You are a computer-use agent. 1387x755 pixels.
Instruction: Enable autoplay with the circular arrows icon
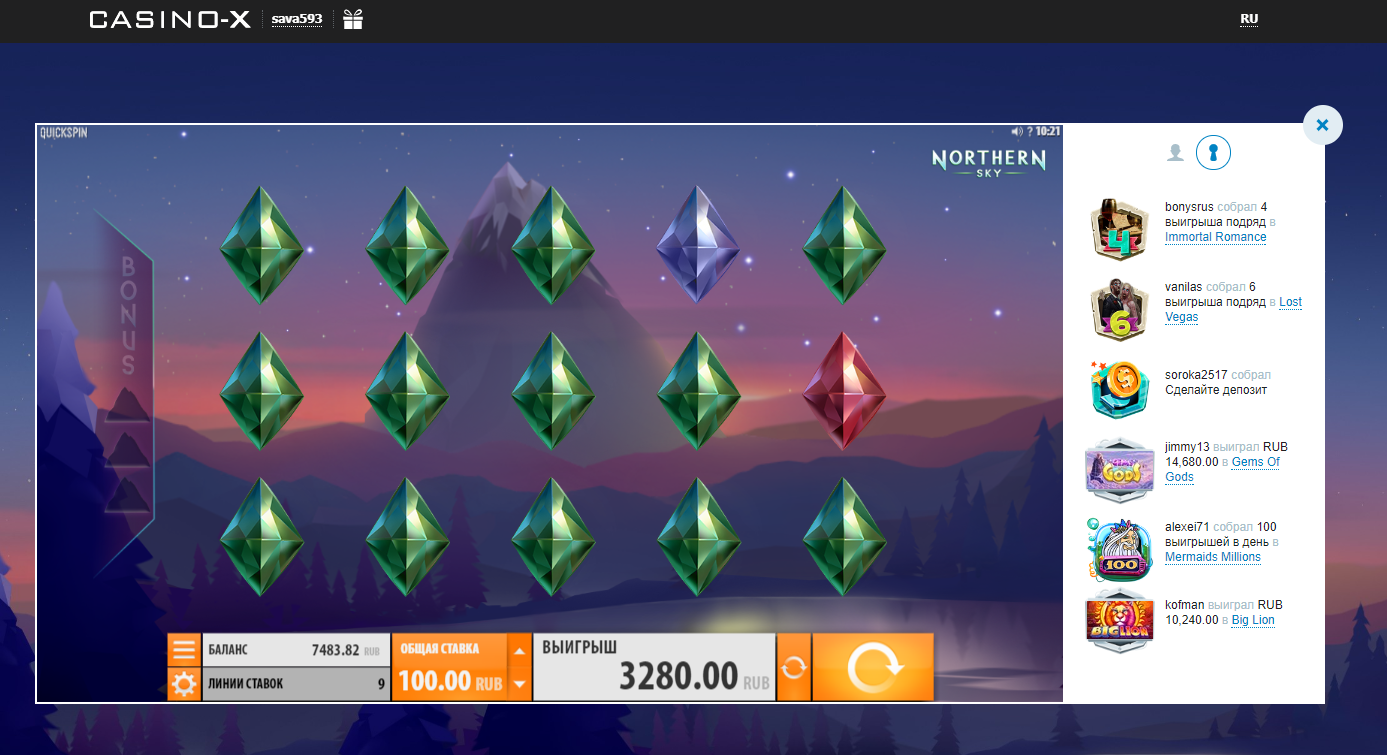(x=794, y=666)
